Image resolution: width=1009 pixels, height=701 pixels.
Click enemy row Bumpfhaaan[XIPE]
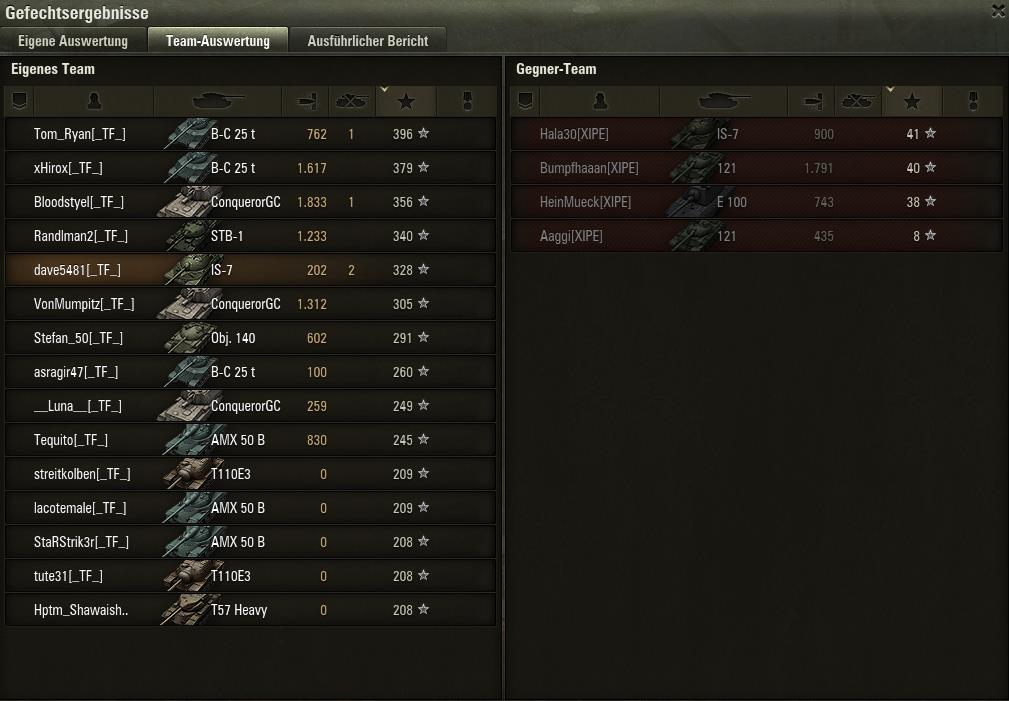755,168
